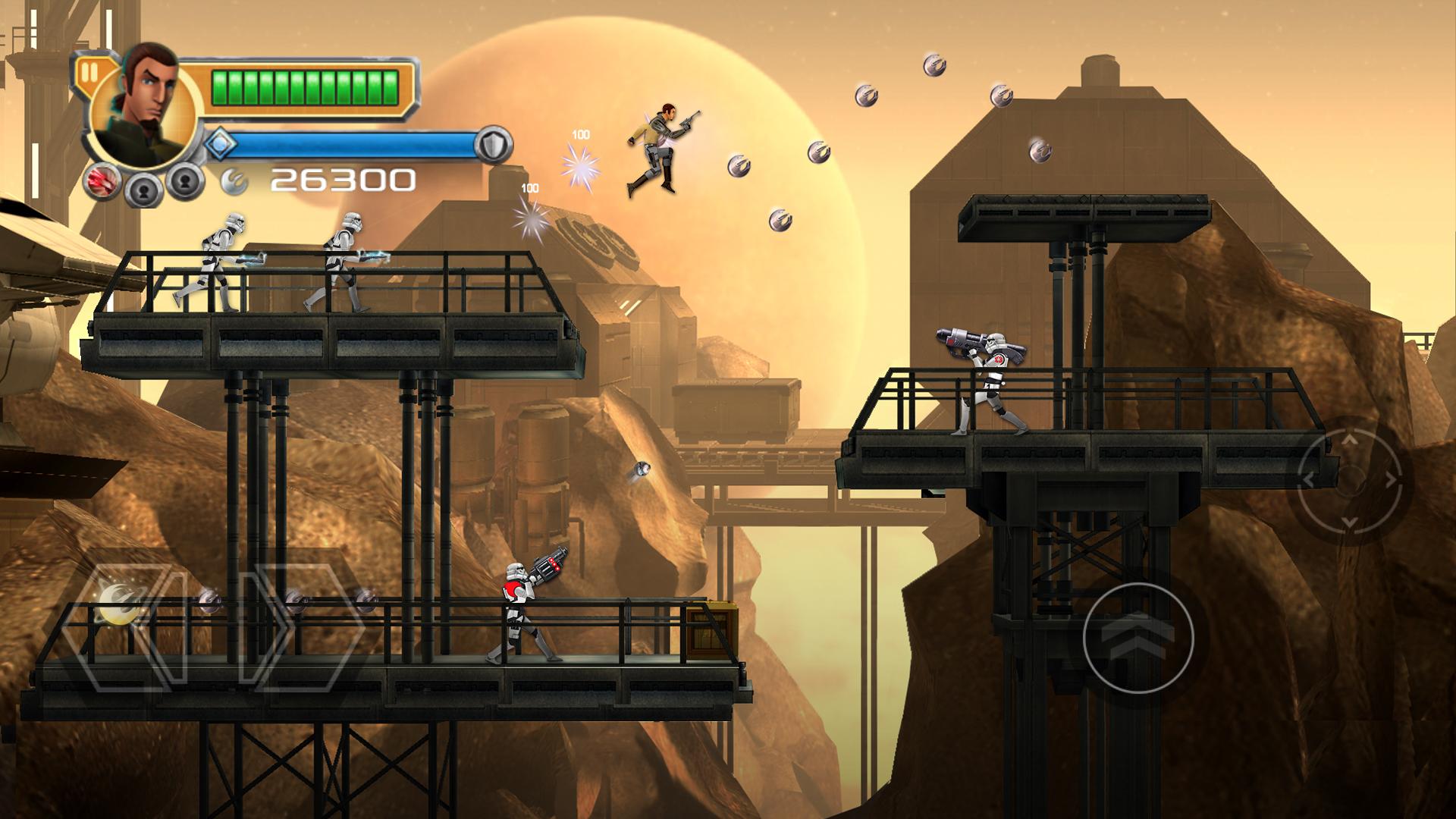Pause the game with the orange button
Image resolution: width=1456 pixels, height=819 pixels.
pyautogui.click(x=89, y=72)
